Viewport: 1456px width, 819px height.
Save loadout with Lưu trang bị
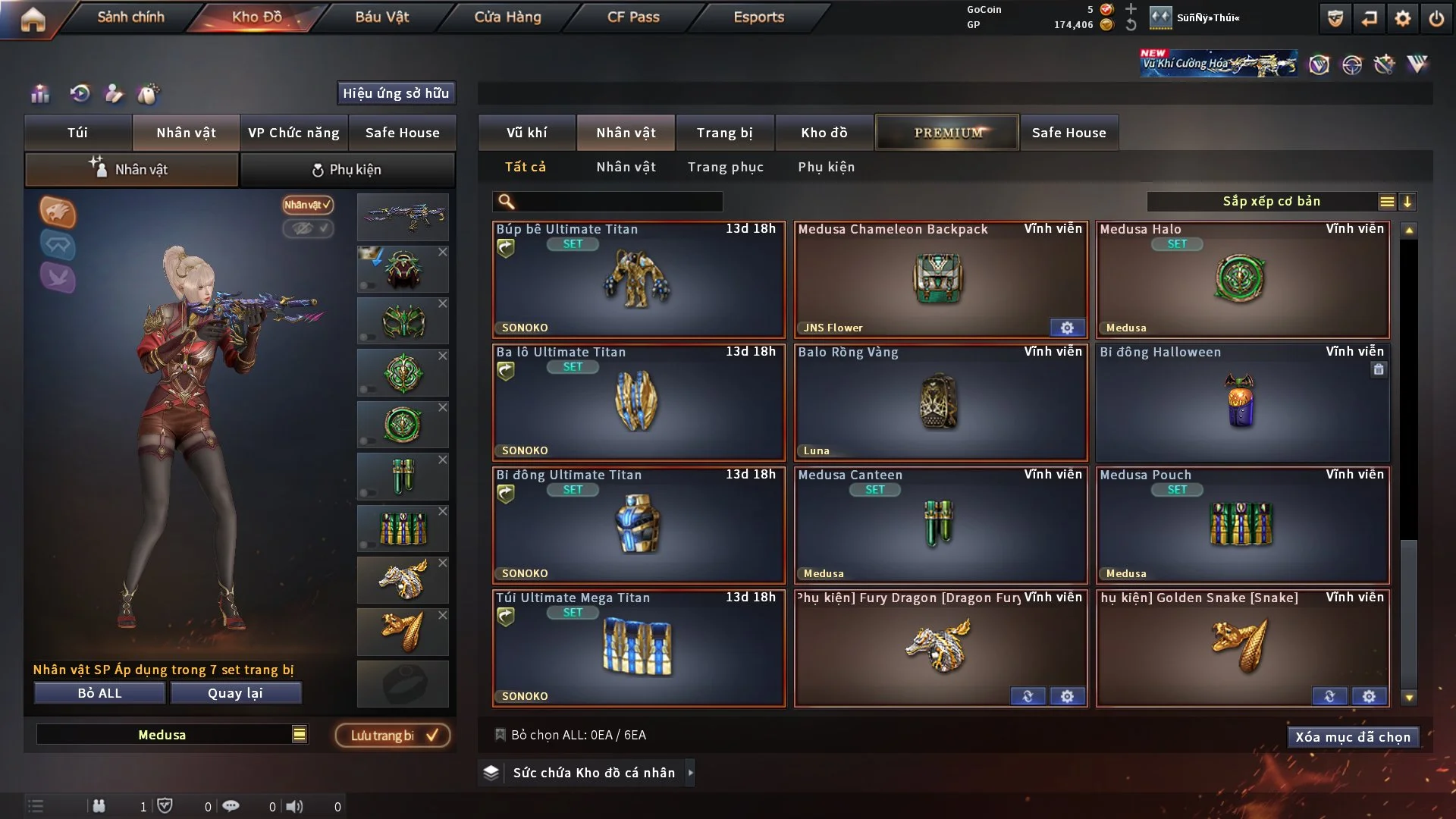[393, 735]
